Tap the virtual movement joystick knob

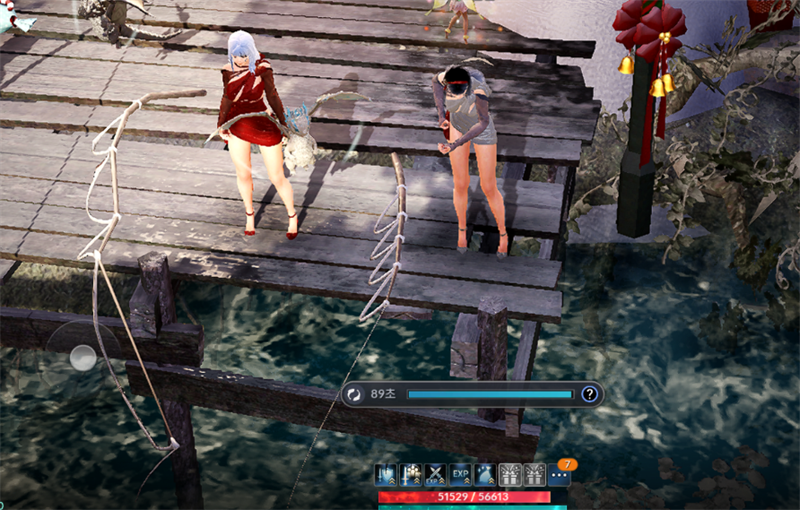click(83, 358)
